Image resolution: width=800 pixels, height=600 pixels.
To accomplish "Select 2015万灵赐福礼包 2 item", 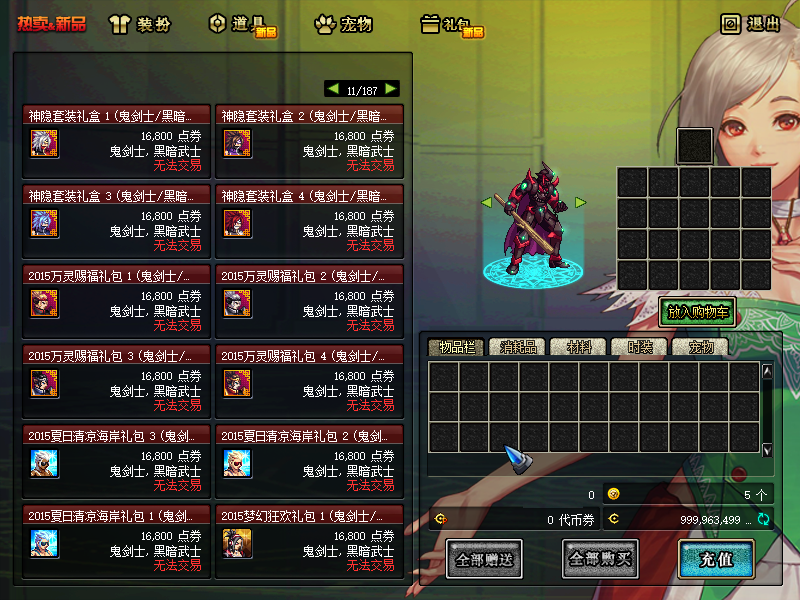I will (309, 301).
